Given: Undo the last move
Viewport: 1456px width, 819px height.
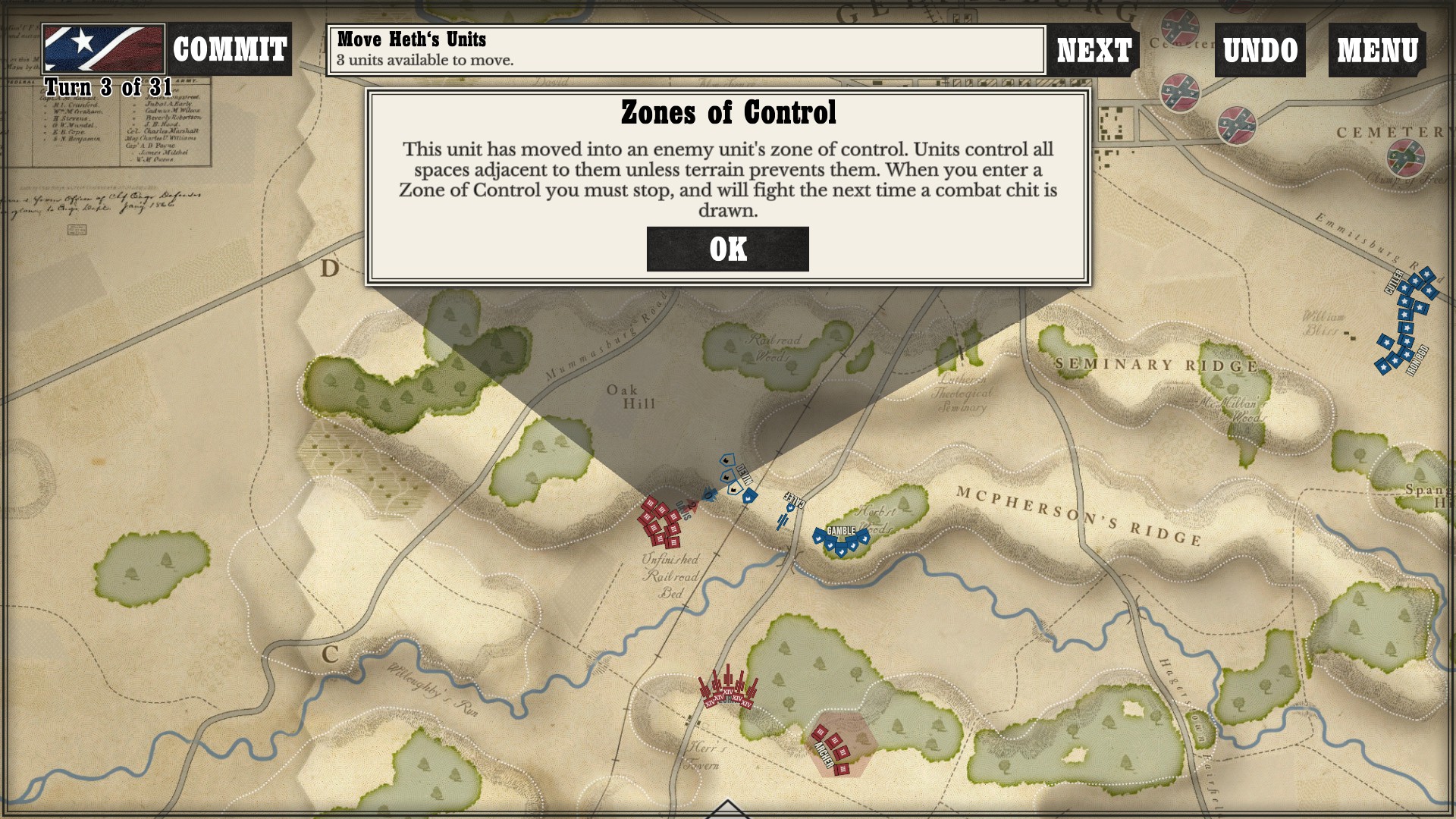Looking at the screenshot, I should tap(1260, 50).
